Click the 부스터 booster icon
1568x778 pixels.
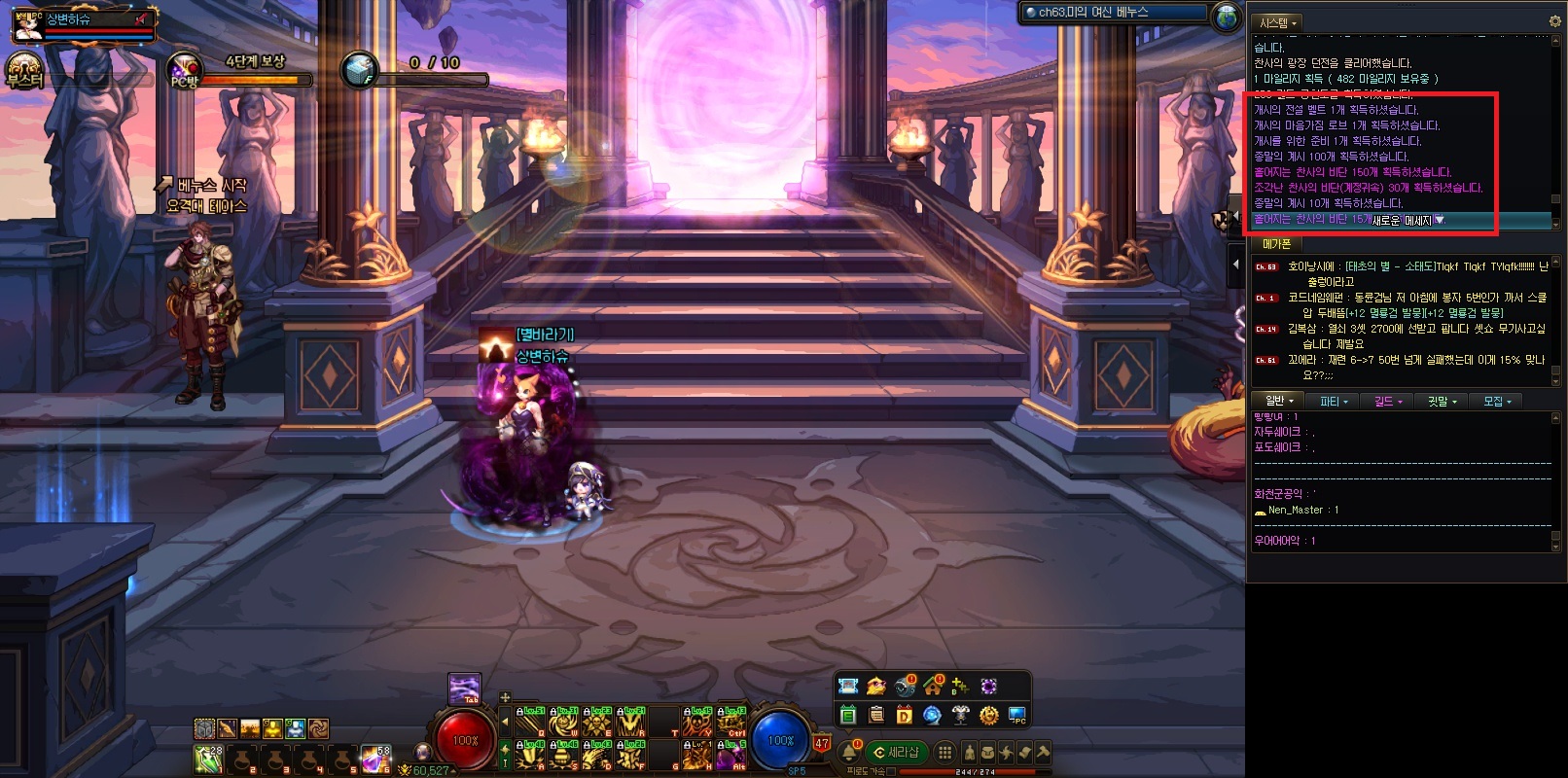point(21,72)
